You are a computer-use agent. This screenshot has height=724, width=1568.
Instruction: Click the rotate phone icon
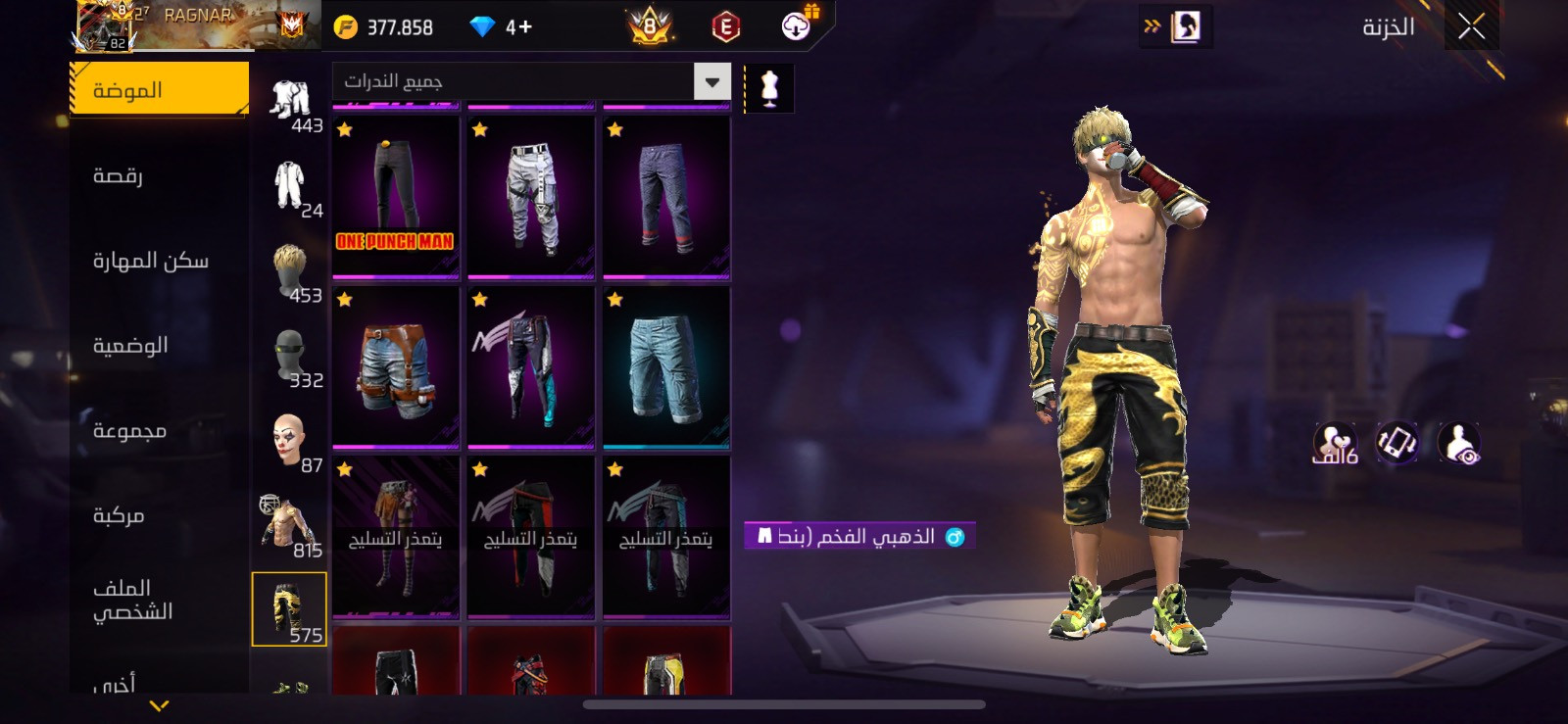(x=1396, y=443)
